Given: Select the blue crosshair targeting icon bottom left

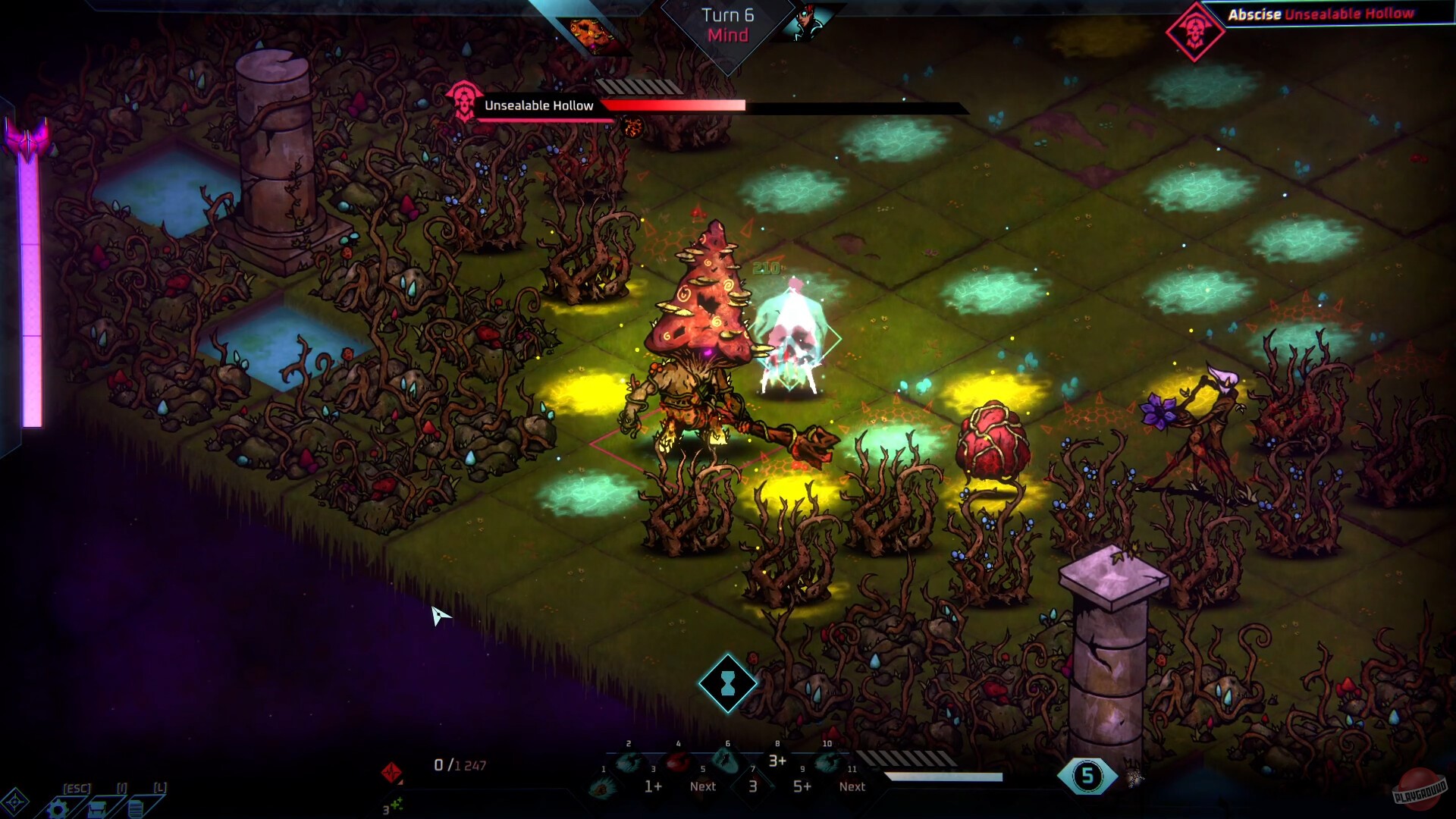Looking at the screenshot, I should click(x=15, y=802).
